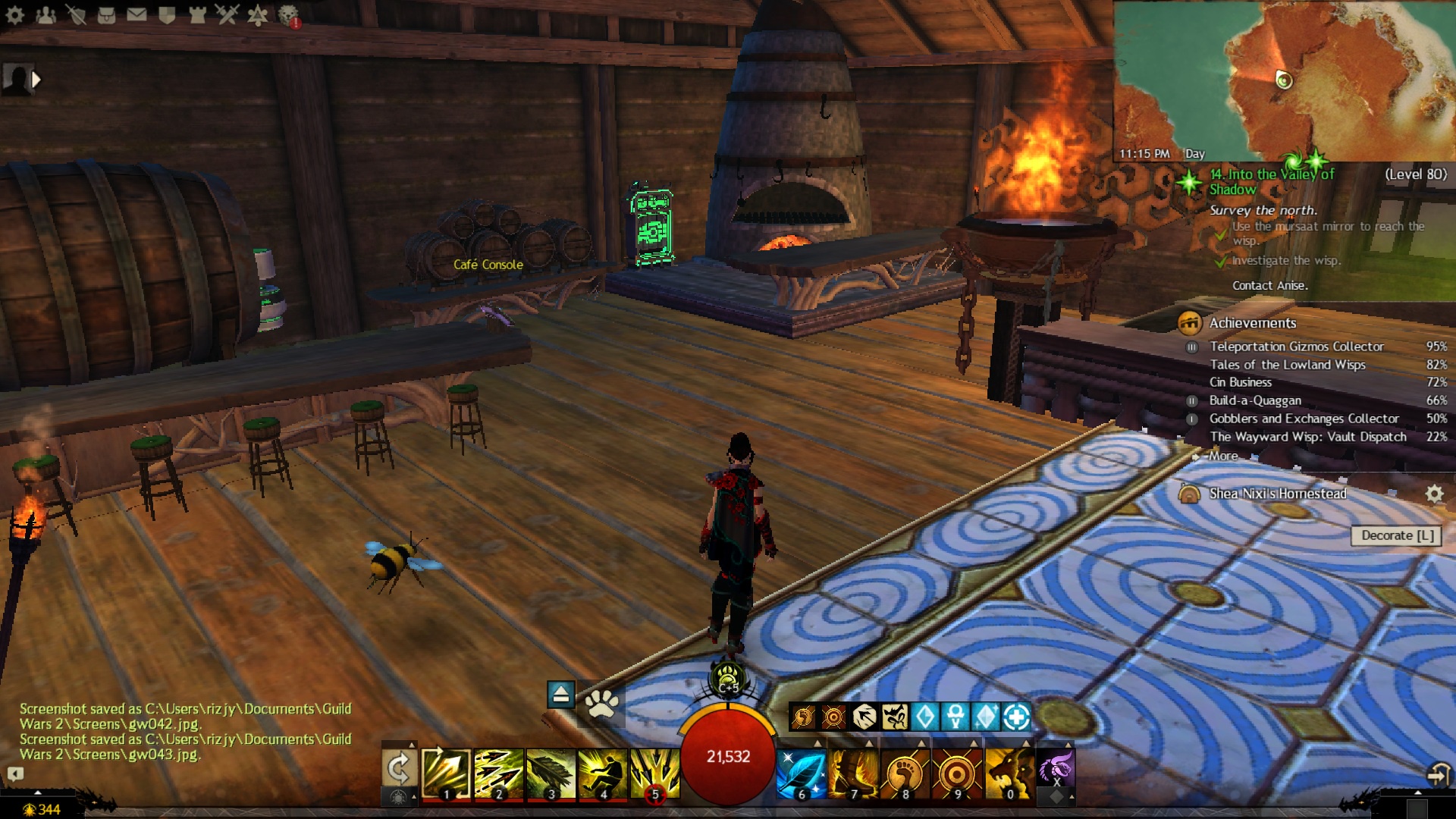Open the lion head Black Lion Trading icon

[x=288, y=14]
